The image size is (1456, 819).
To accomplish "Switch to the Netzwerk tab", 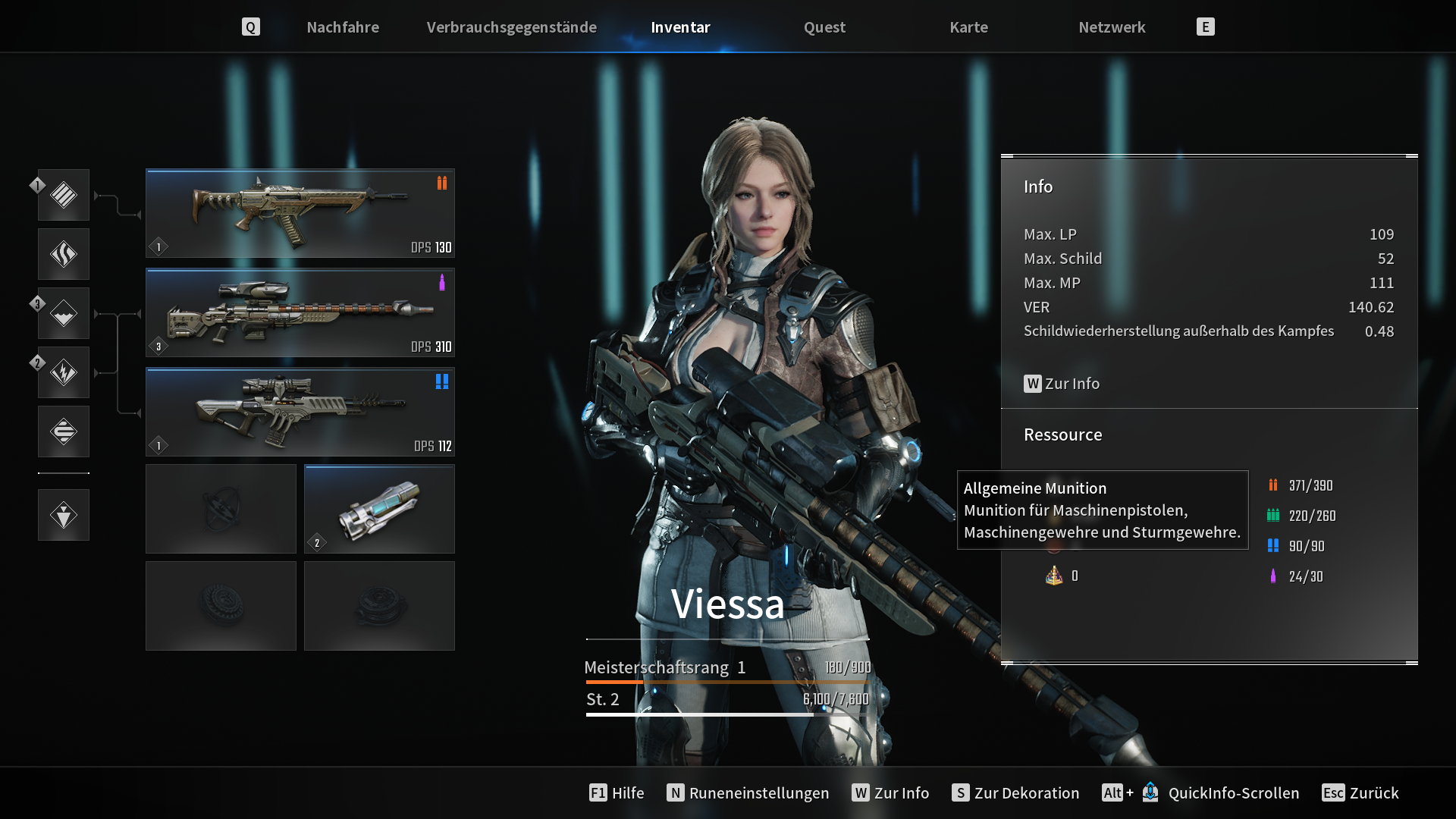I will [x=1112, y=27].
